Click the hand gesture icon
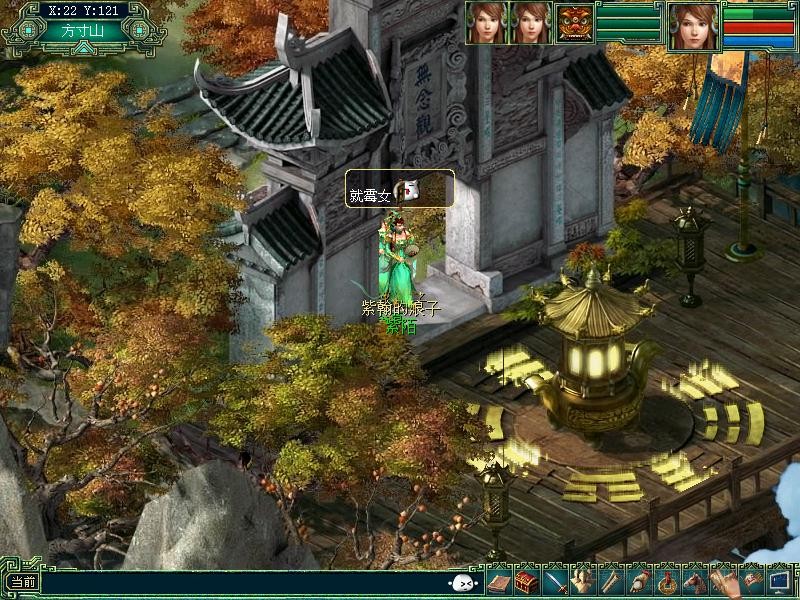Image resolution: width=800 pixels, height=600 pixels. point(722,581)
